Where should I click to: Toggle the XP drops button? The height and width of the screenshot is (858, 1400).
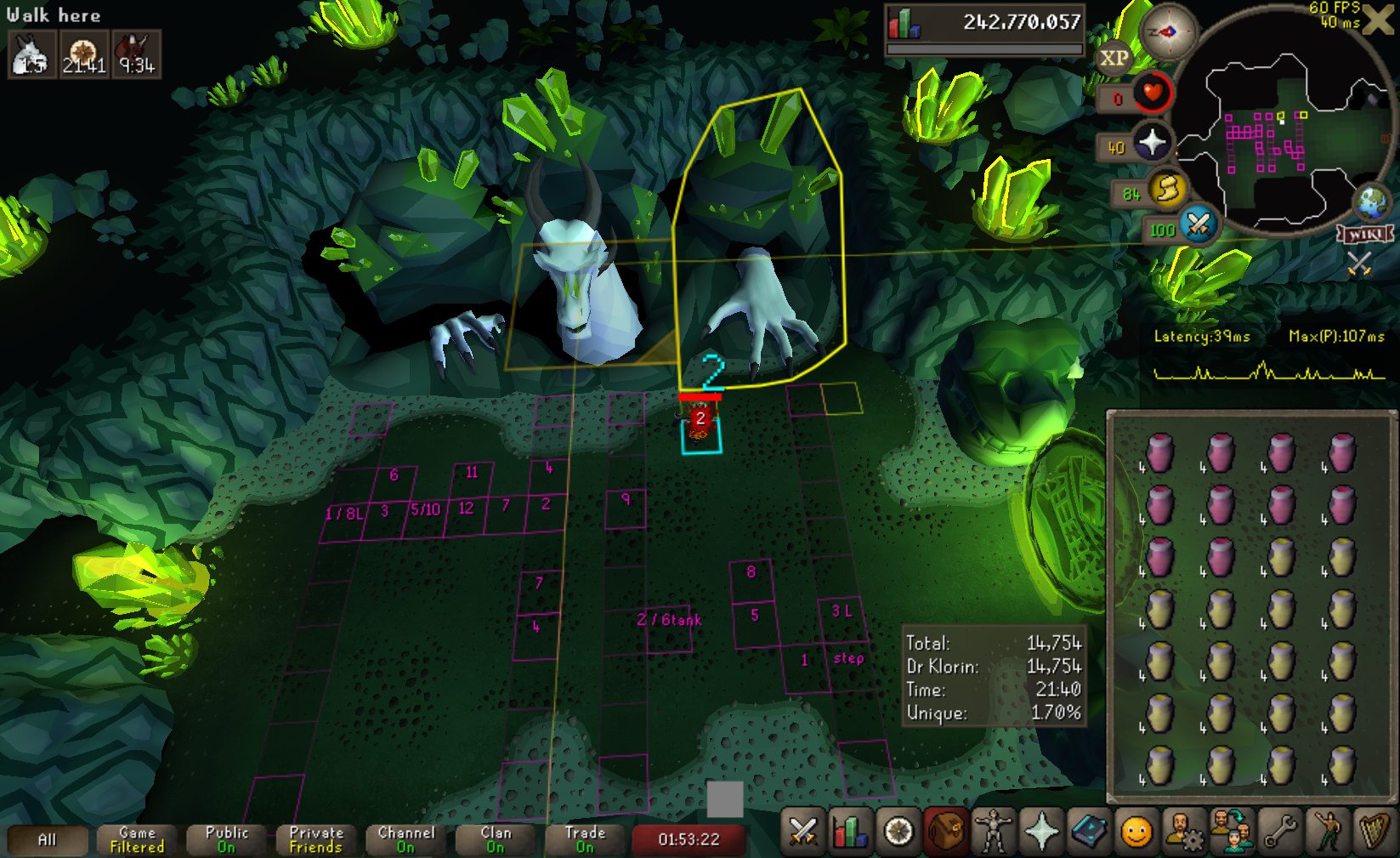[1114, 59]
